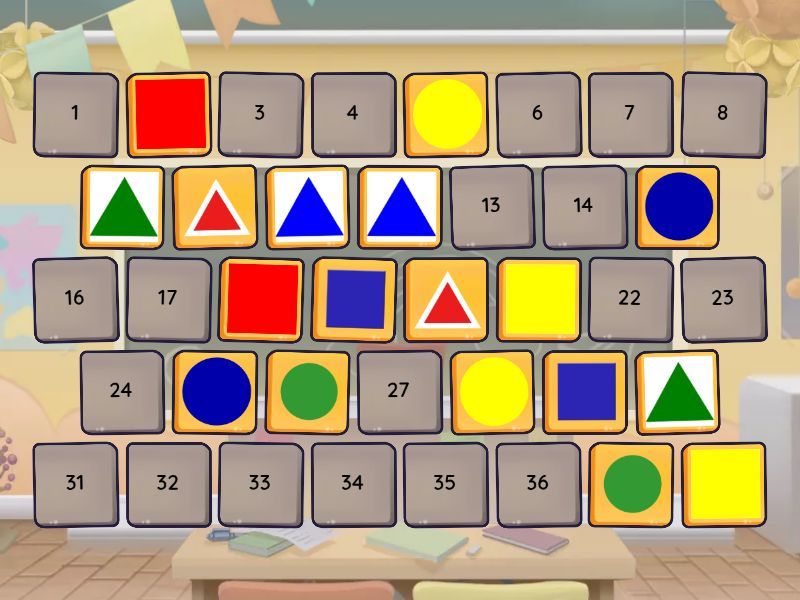Turn over tile number 6

point(537,113)
